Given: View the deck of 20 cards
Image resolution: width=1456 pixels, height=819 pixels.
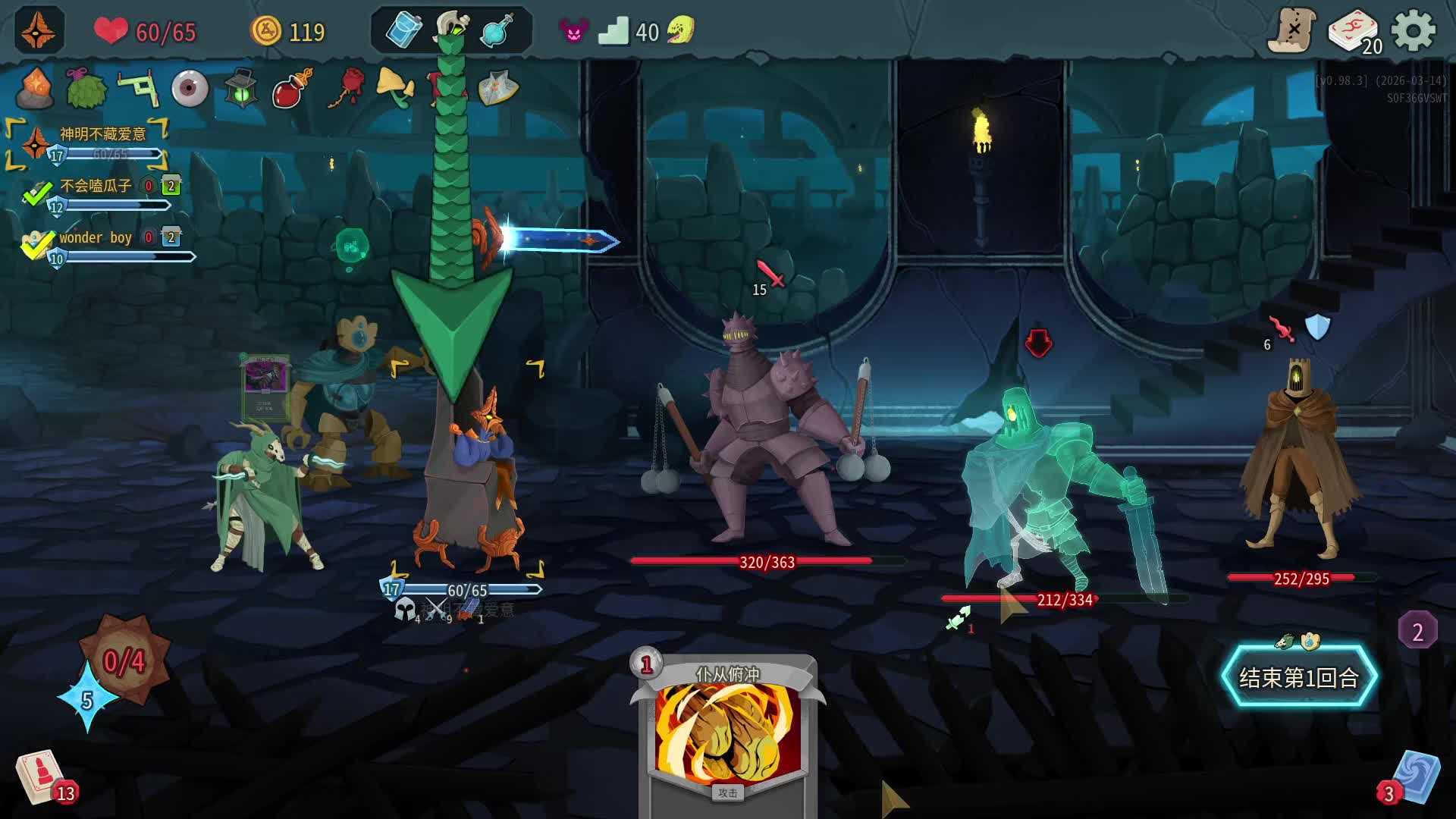Looking at the screenshot, I should click(1353, 32).
